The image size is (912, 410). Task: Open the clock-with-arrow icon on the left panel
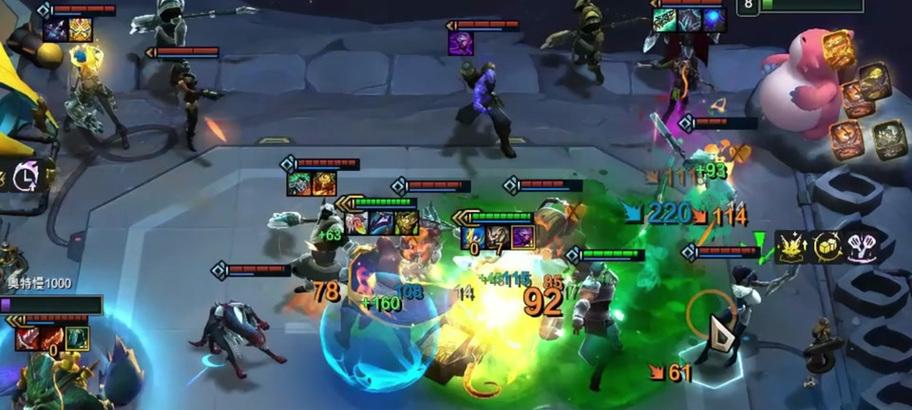pos(24,177)
